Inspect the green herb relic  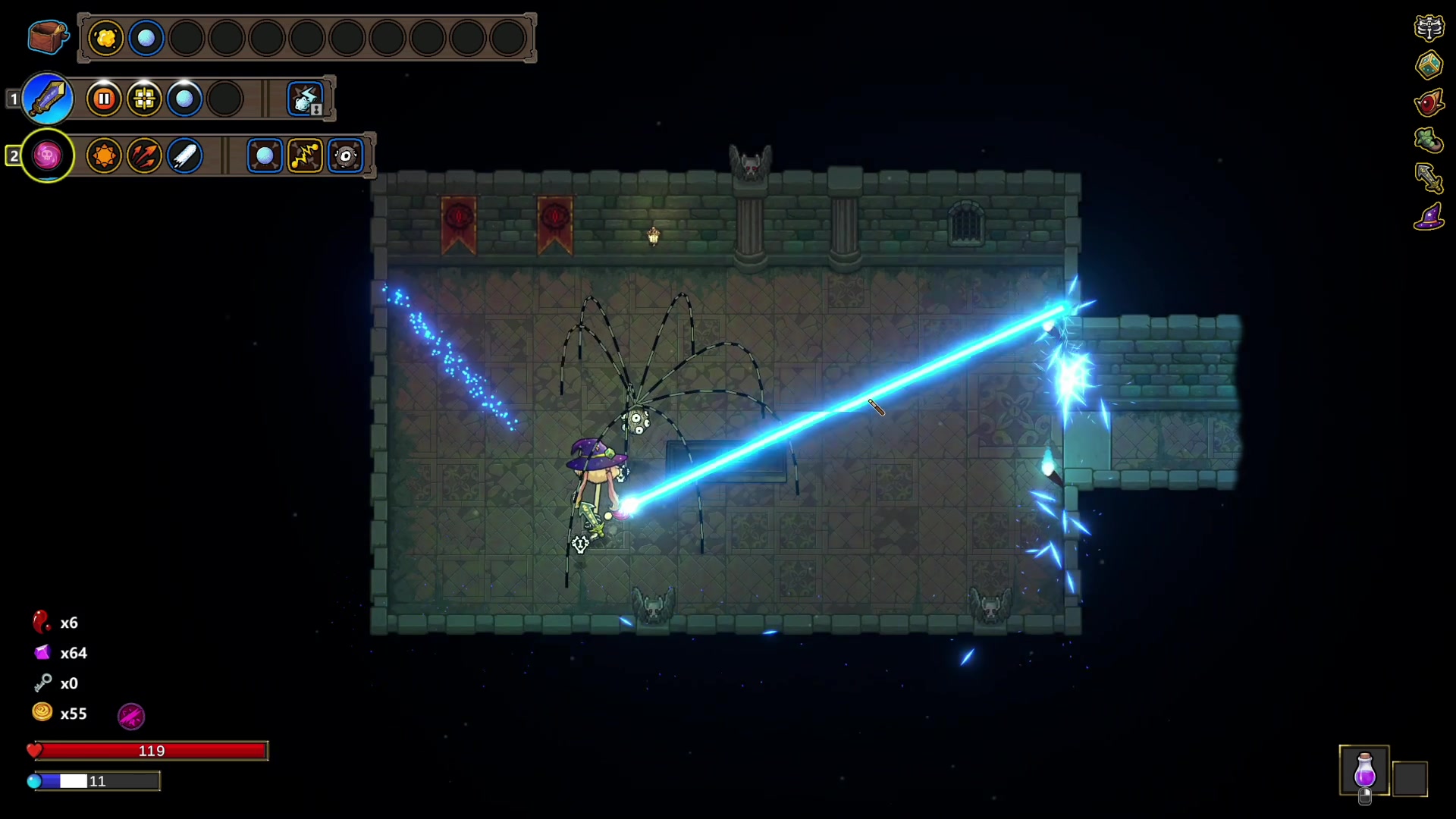click(1429, 140)
